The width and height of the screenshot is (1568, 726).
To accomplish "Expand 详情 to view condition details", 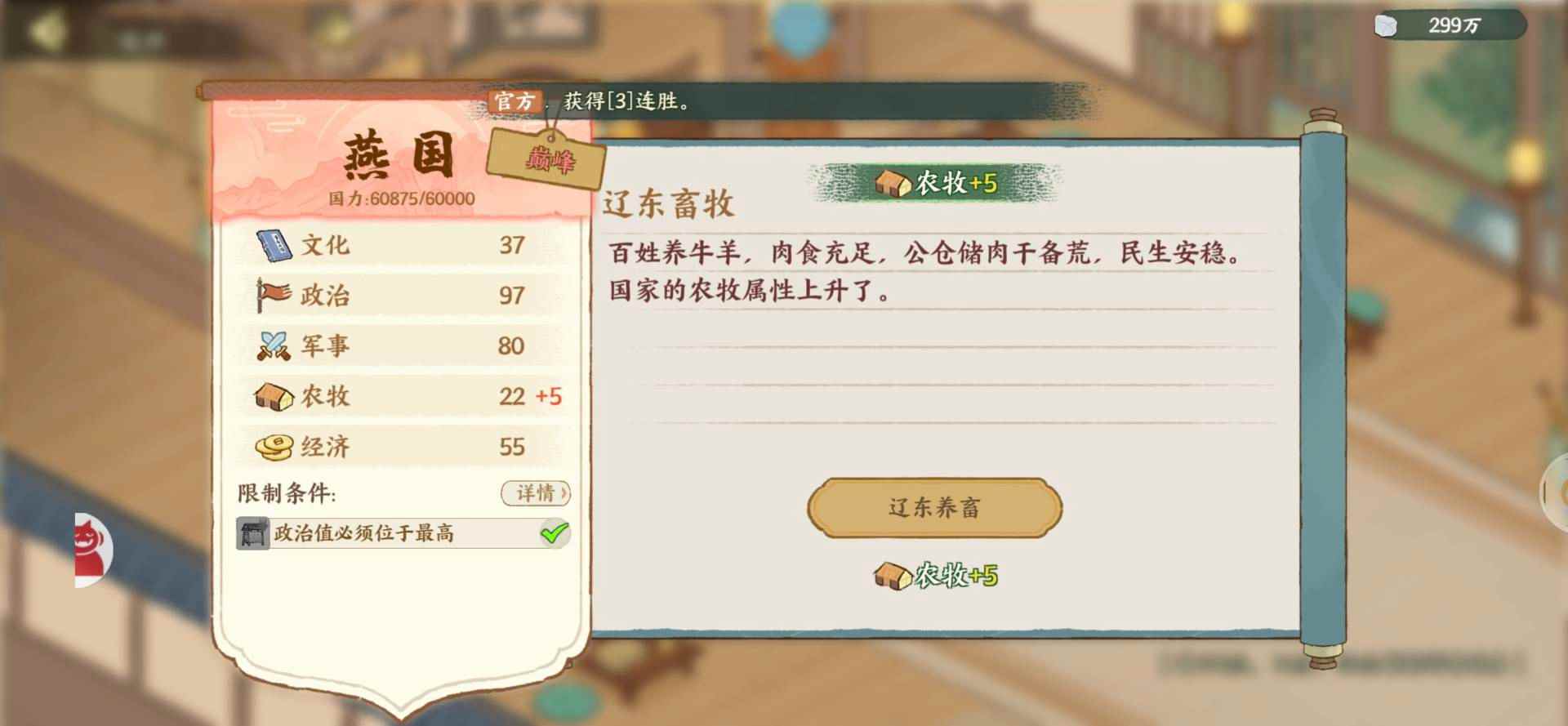I will click(x=535, y=494).
